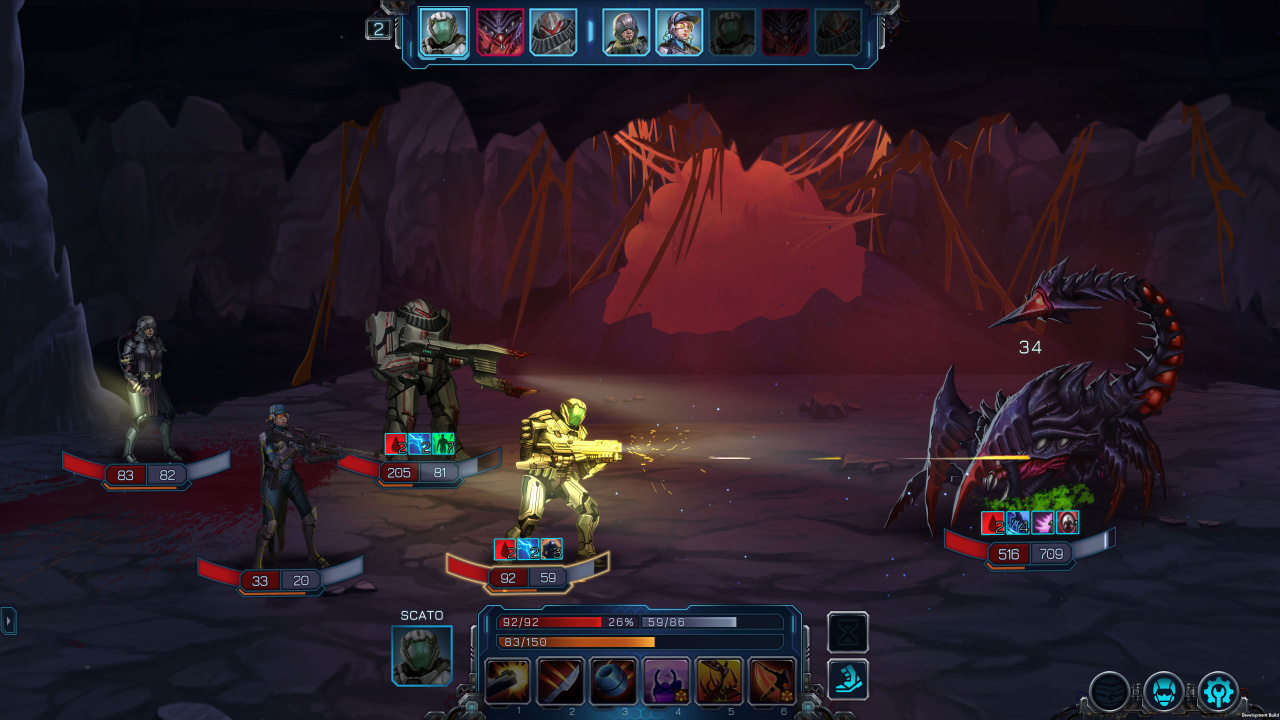The width and height of the screenshot is (1280, 720).
Task: Throw the grenade ability in slot 3
Action: coord(614,681)
